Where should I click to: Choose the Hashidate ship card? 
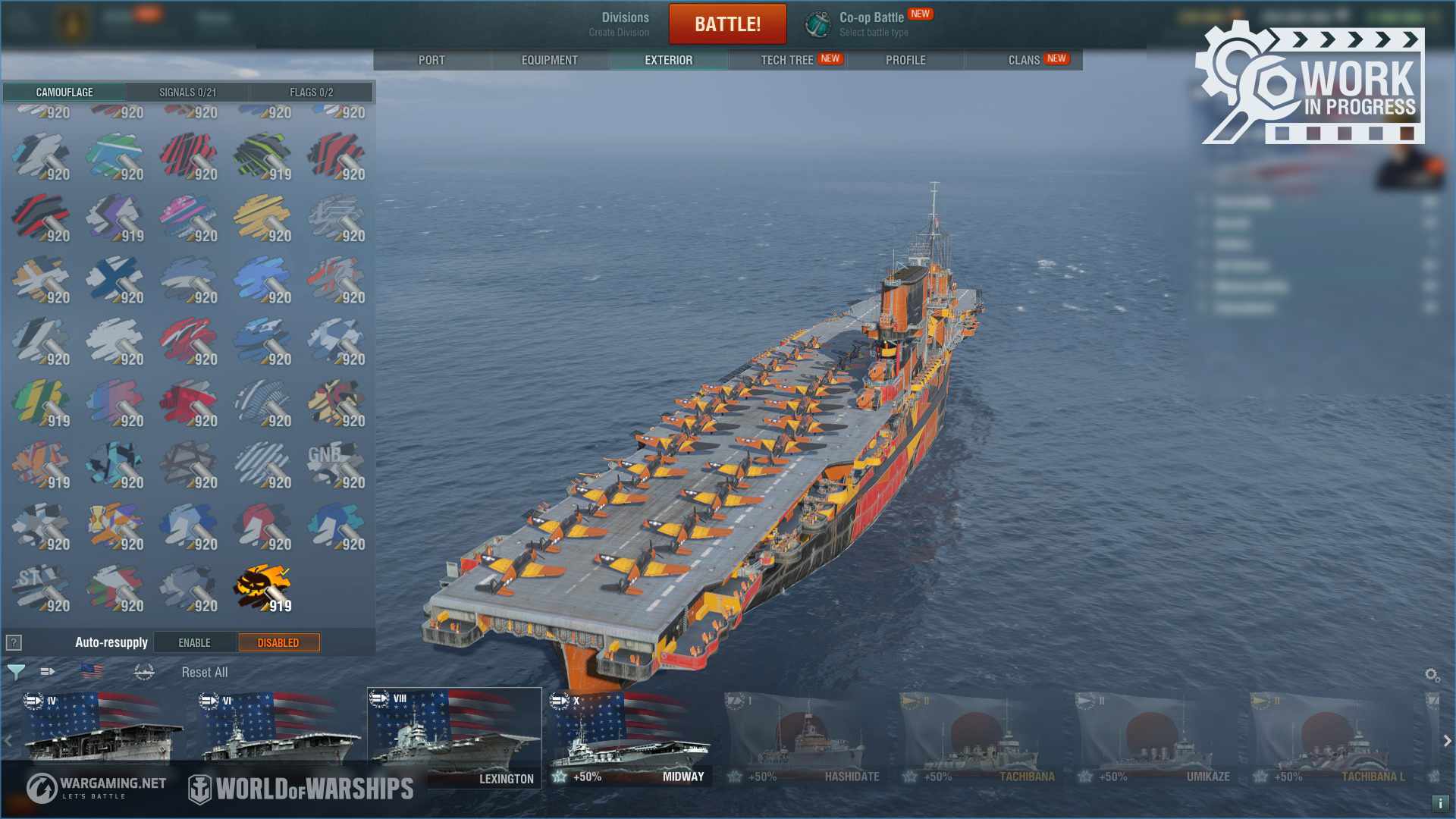[x=805, y=737]
